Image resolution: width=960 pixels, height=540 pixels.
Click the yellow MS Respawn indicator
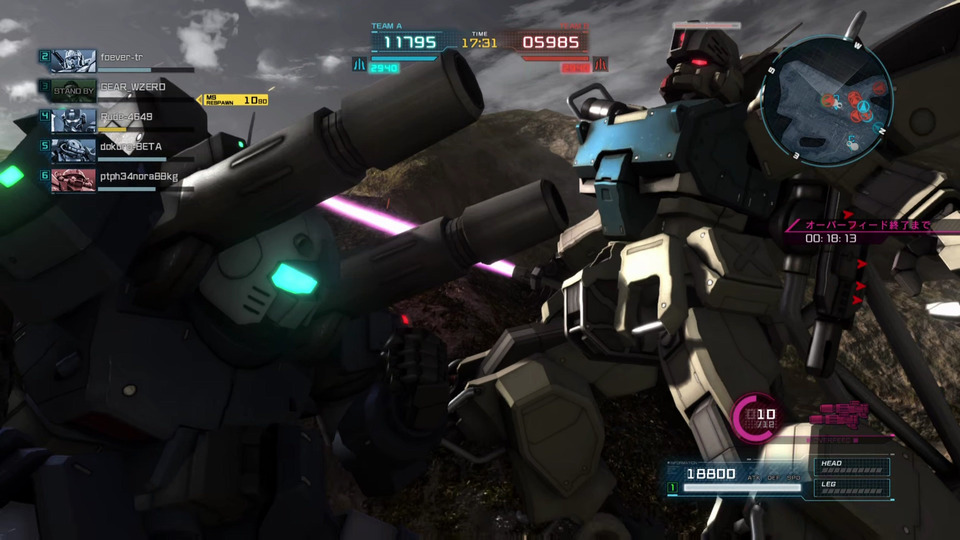[235, 100]
